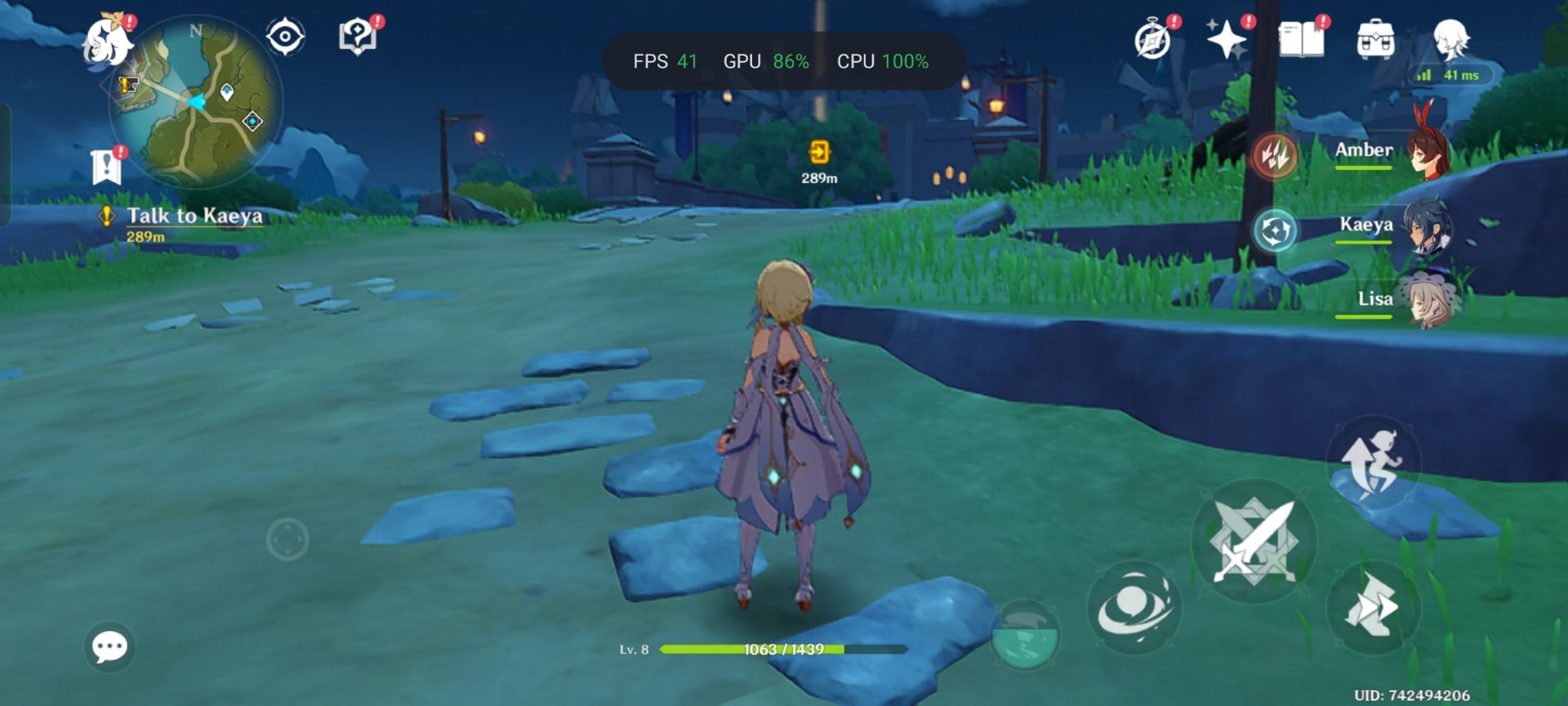Open the circular minimap
The width and height of the screenshot is (1568, 706).
(x=197, y=103)
